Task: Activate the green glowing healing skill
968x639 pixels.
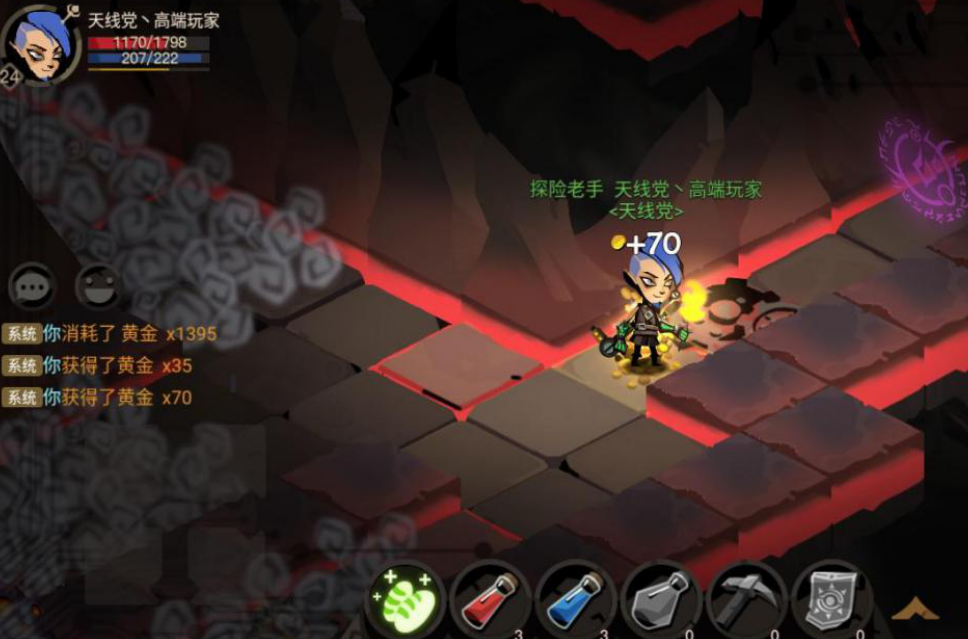Action: [404, 600]
